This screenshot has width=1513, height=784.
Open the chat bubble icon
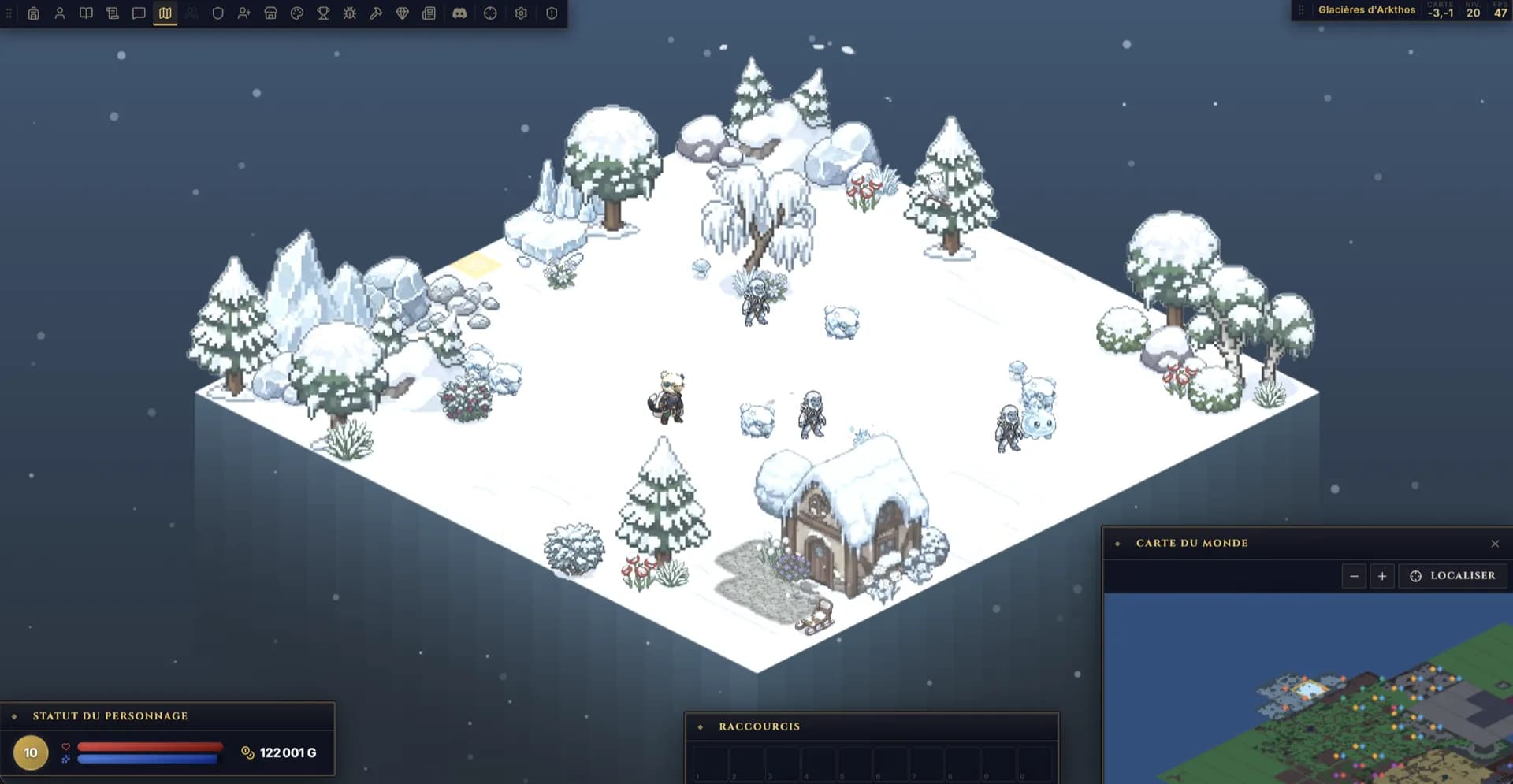139,13
